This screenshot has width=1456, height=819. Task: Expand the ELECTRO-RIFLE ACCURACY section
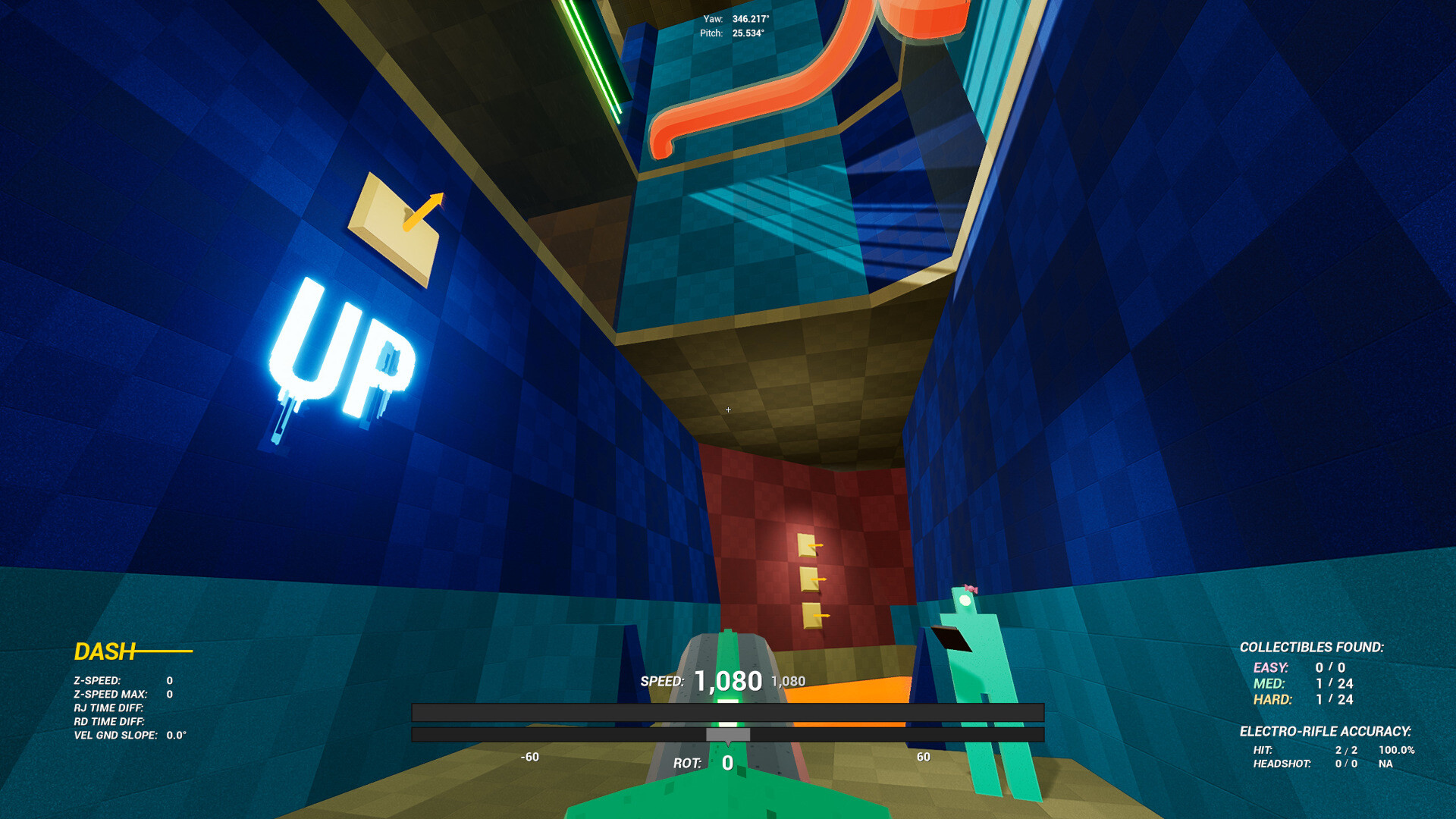coord(1327,732)
